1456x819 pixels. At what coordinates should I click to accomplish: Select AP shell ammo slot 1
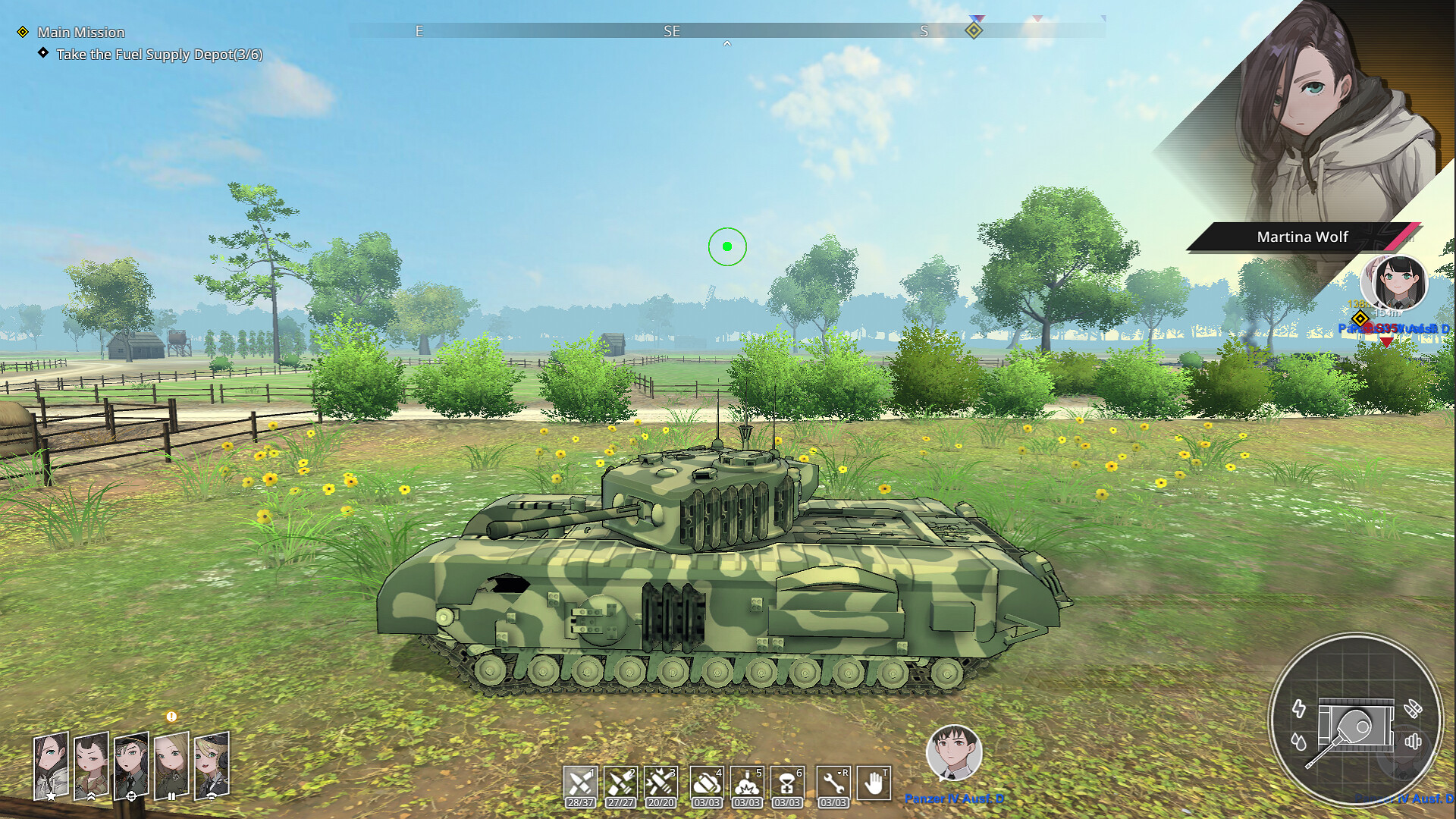click(x=580, y=781)
